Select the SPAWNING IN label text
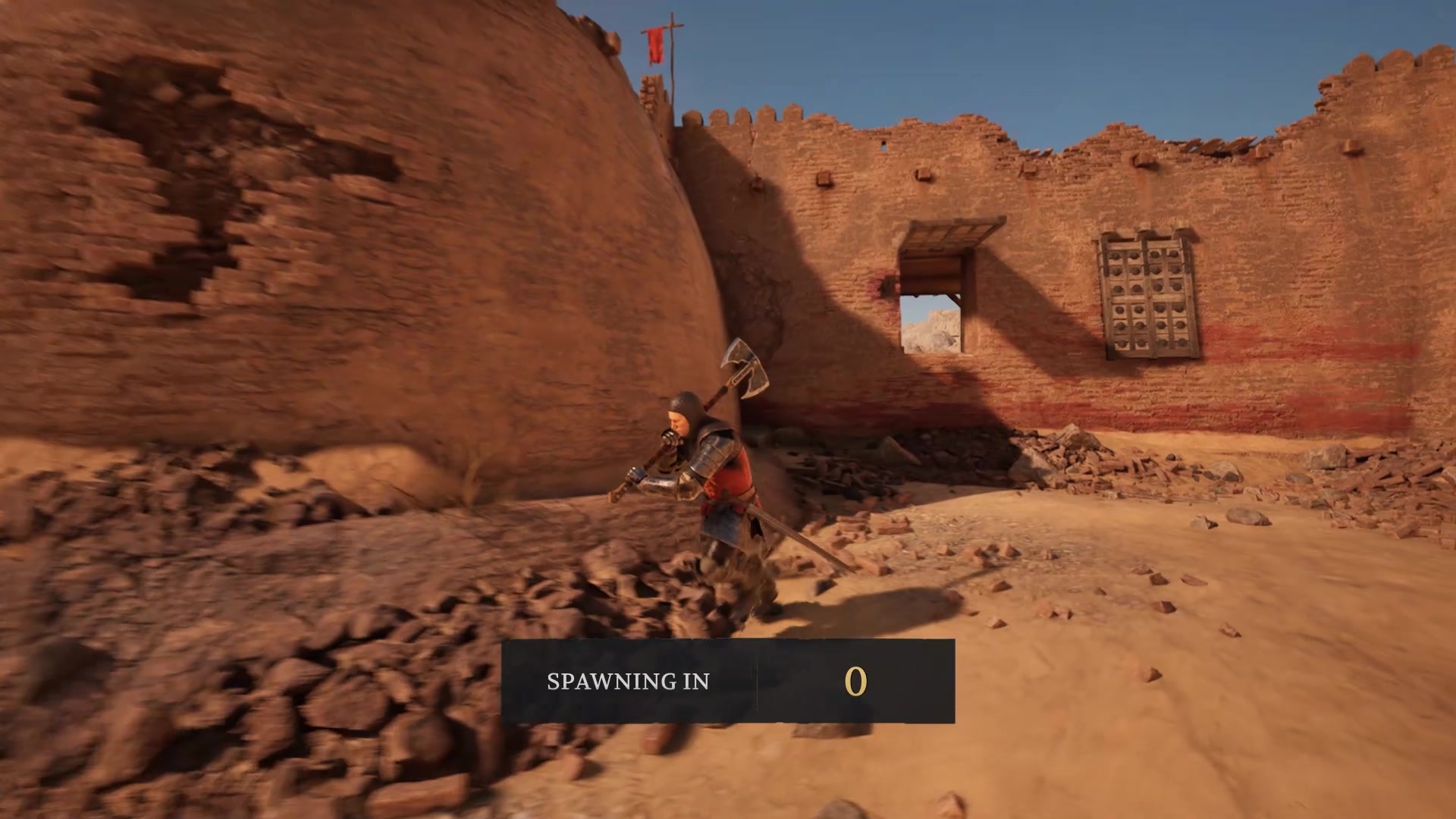Image resolution: width=1456 pixels, height=819 pixels. click(x=627, y=681)
